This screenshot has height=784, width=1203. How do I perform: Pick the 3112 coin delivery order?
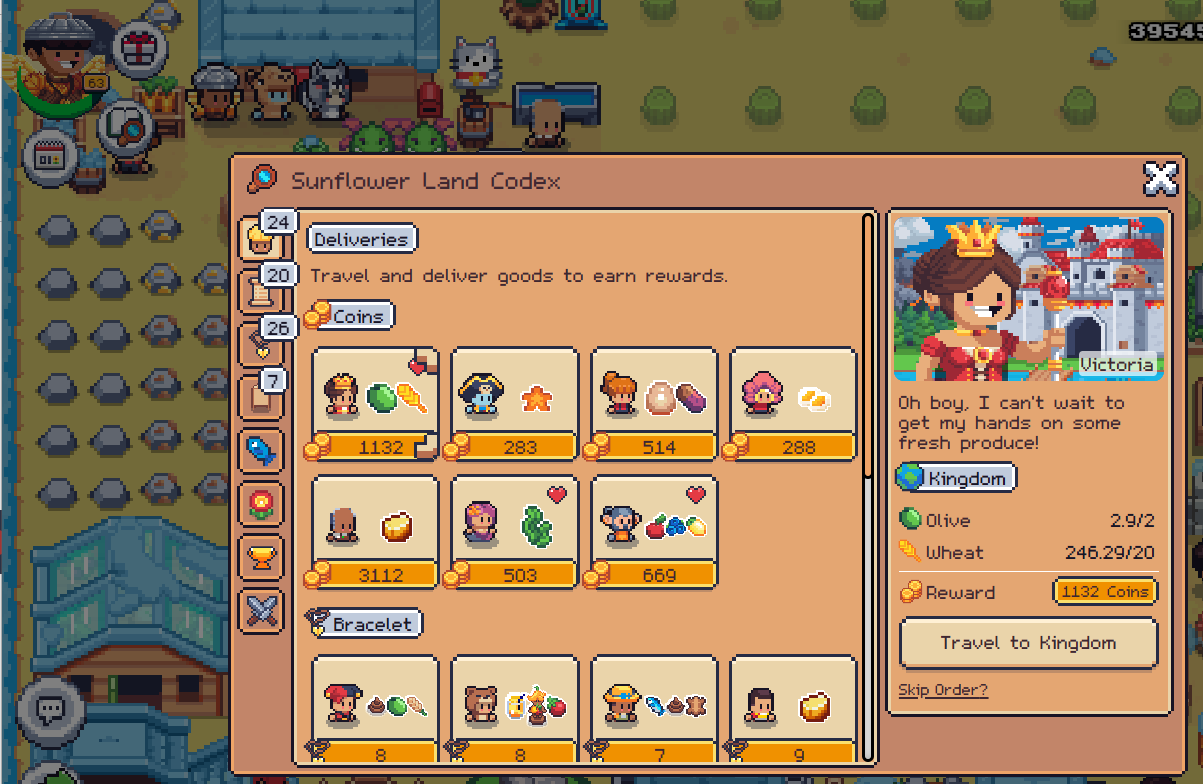[x=375, y=531]
